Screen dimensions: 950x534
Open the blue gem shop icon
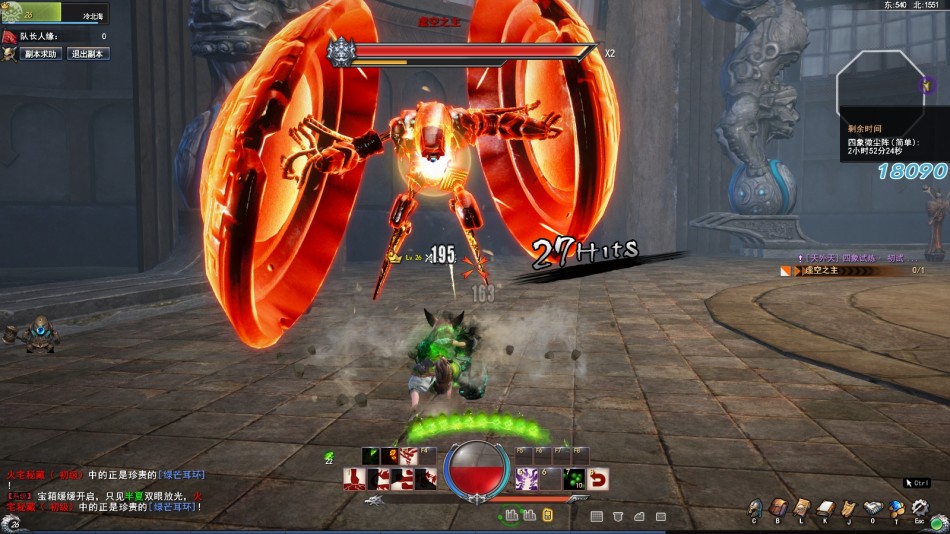(896, 508)
